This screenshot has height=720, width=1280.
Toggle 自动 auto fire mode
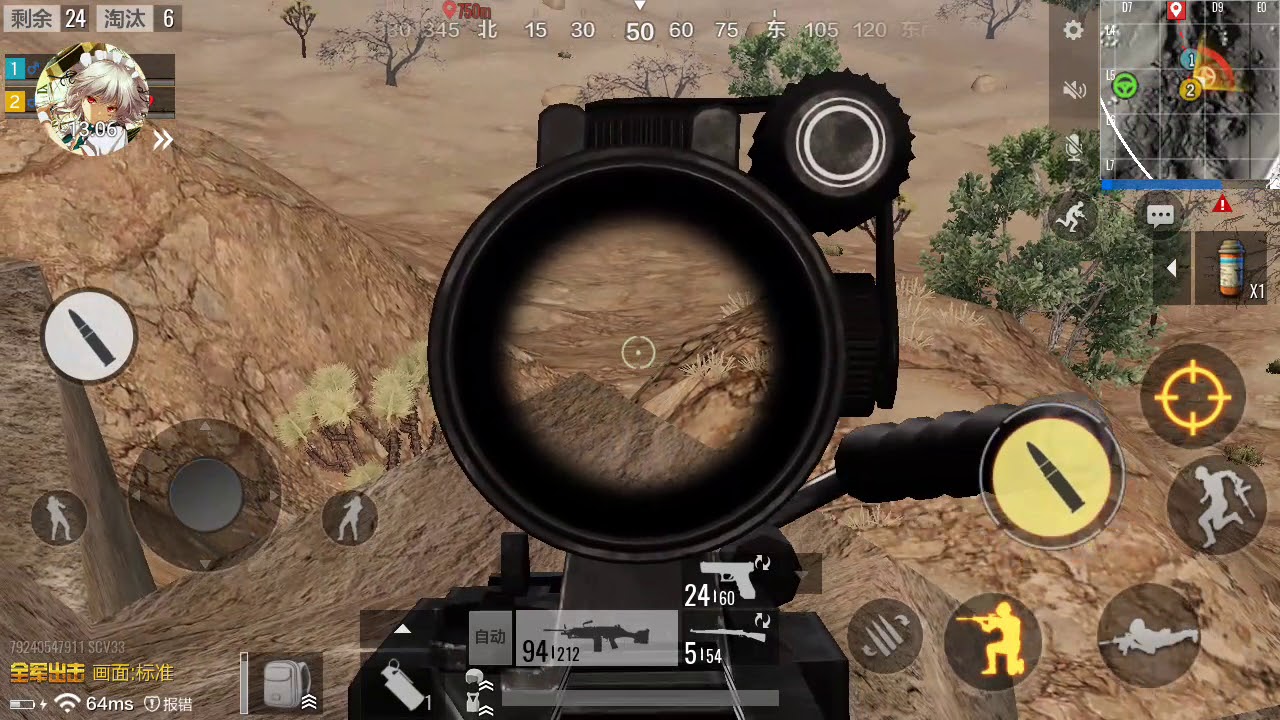click(489, 637)
